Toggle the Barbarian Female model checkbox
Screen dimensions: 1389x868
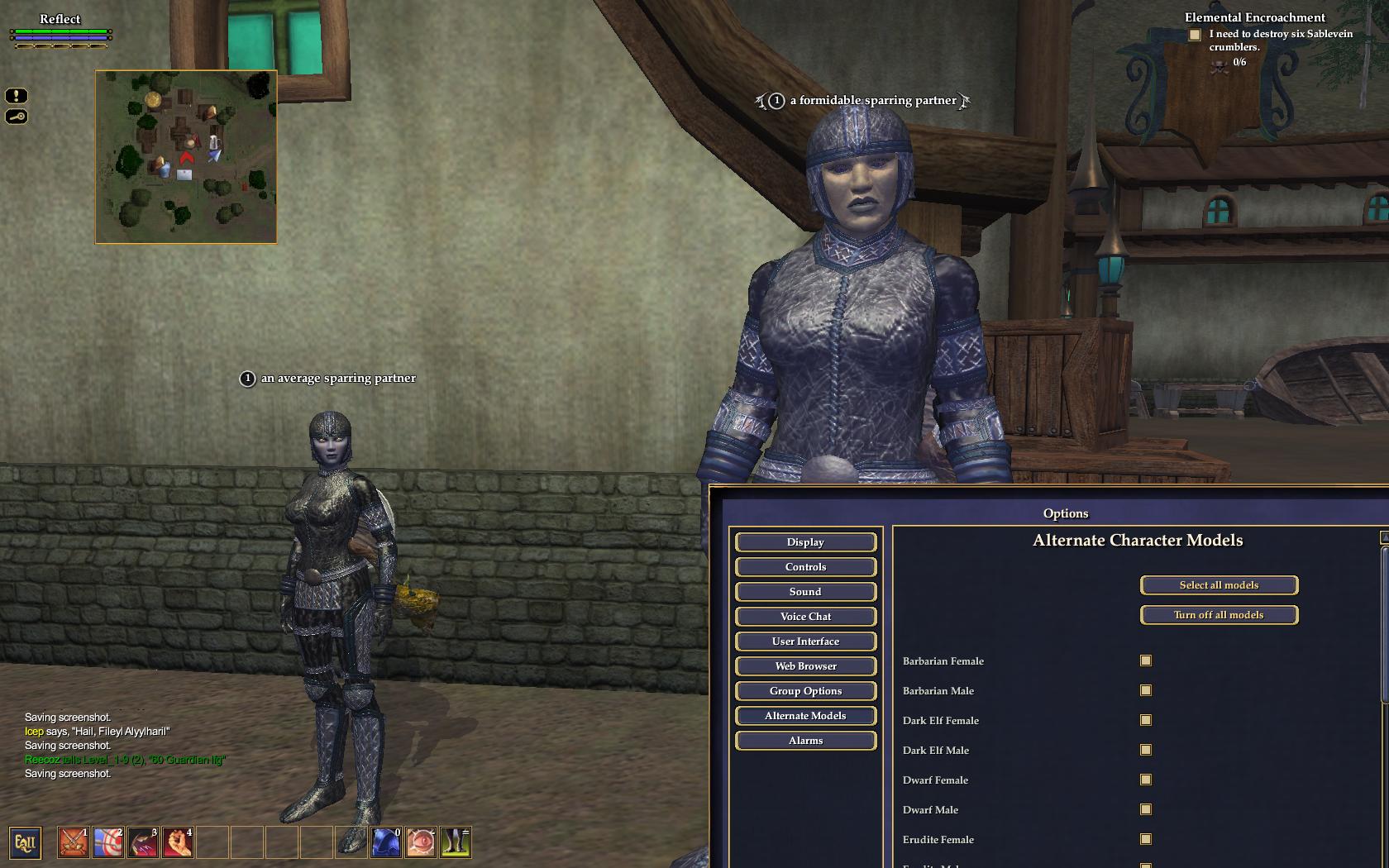coord(1146,661)
